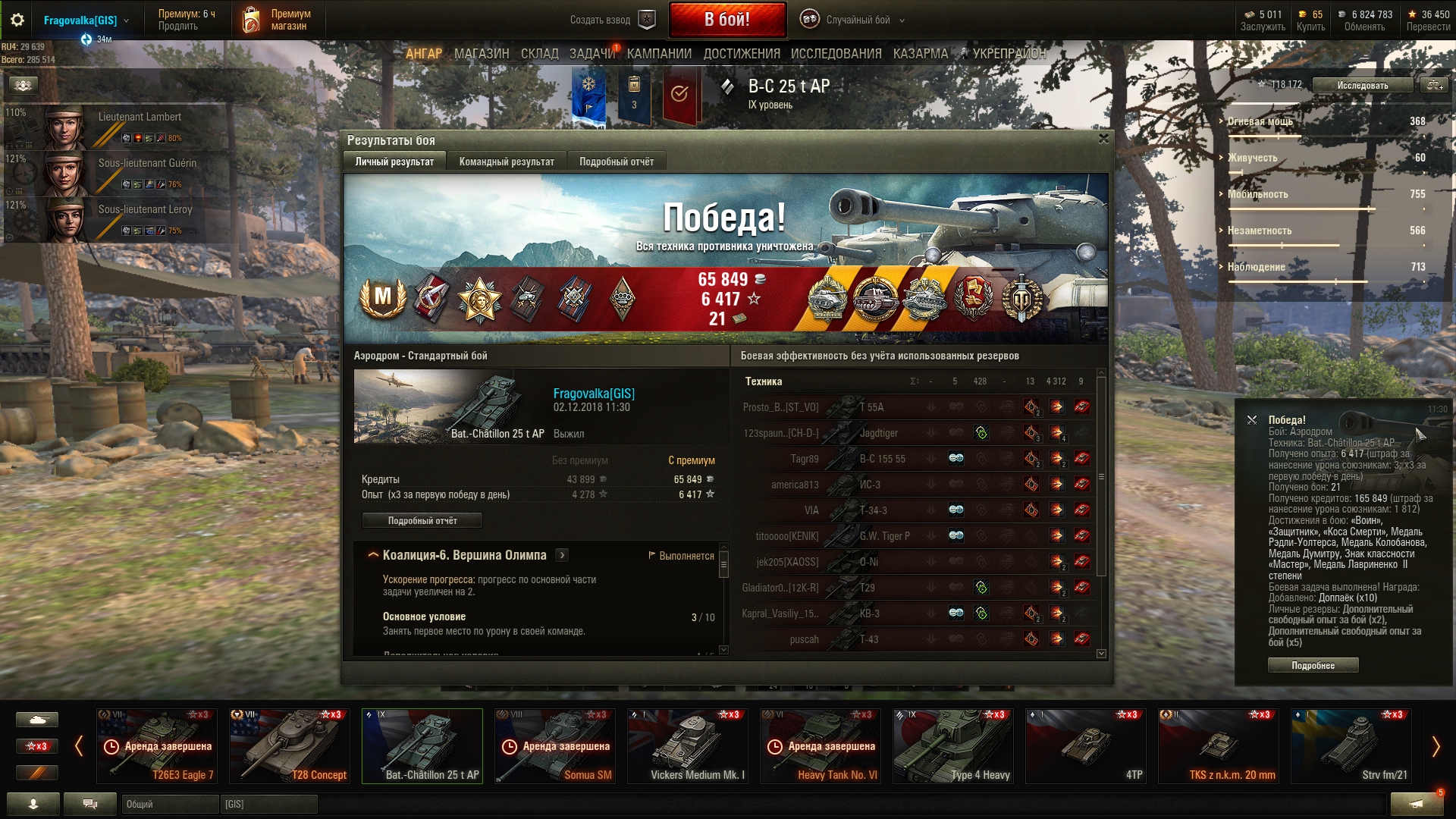
Task: Go to the «Исследования» section
Action: pos(836,54)
